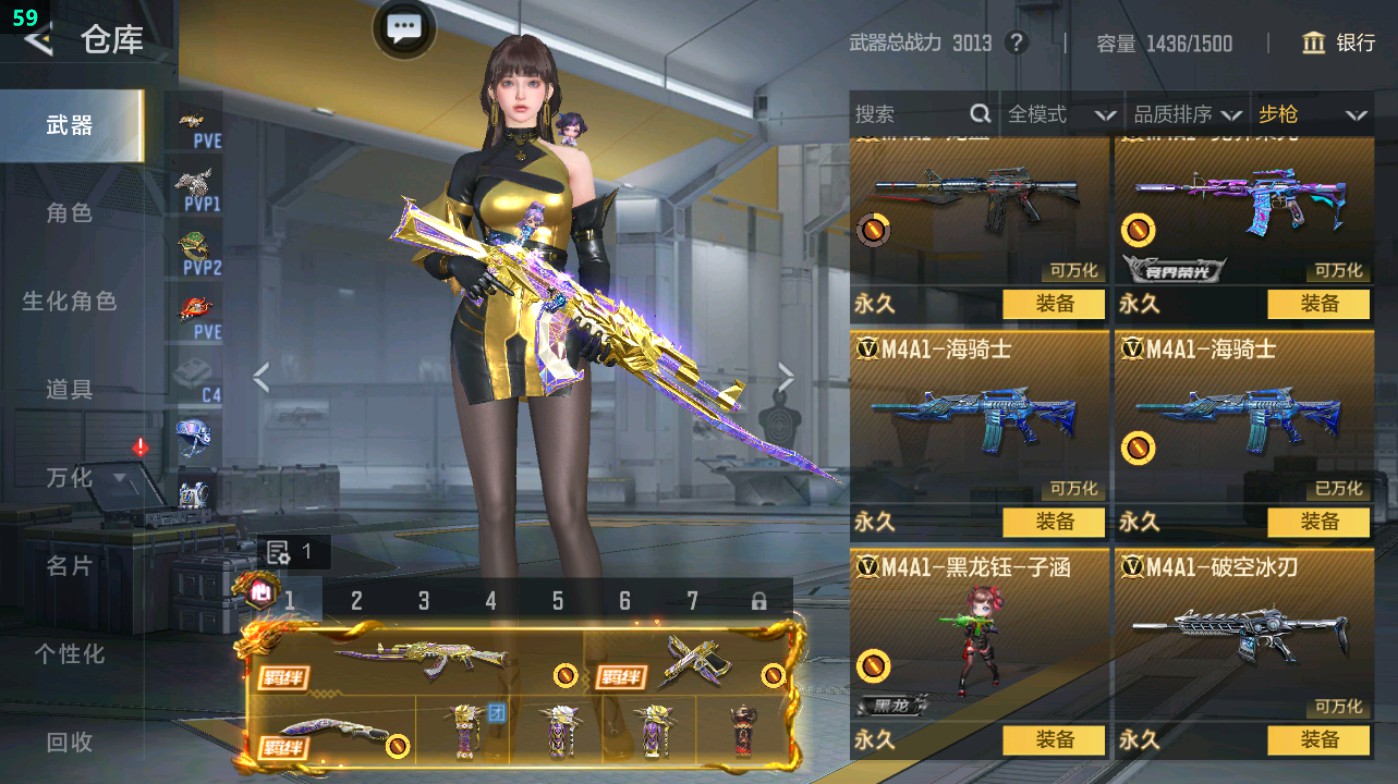This screenshot has width=1398, height=784.
Task: Open the 步枪 weapon type dropdown
Action: (1310, 114)
